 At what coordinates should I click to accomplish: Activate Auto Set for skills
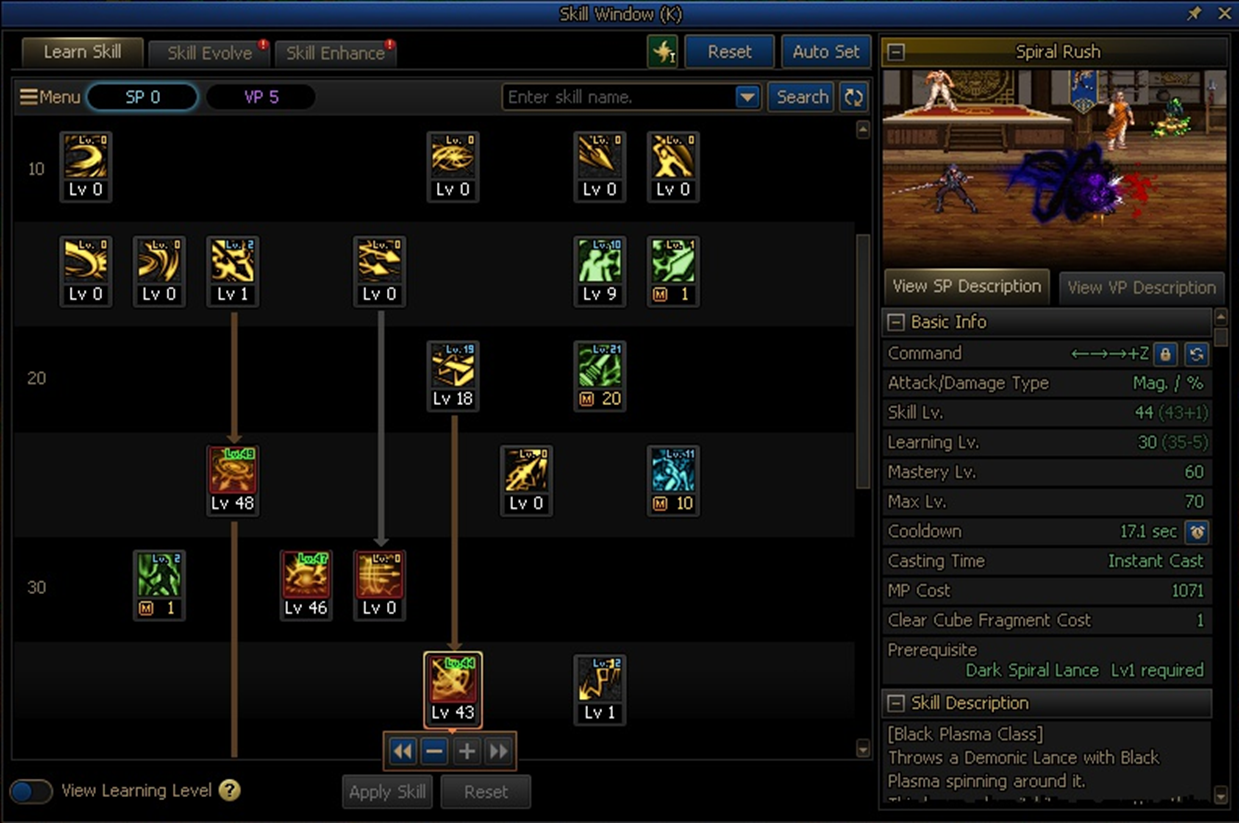point(825,52)
